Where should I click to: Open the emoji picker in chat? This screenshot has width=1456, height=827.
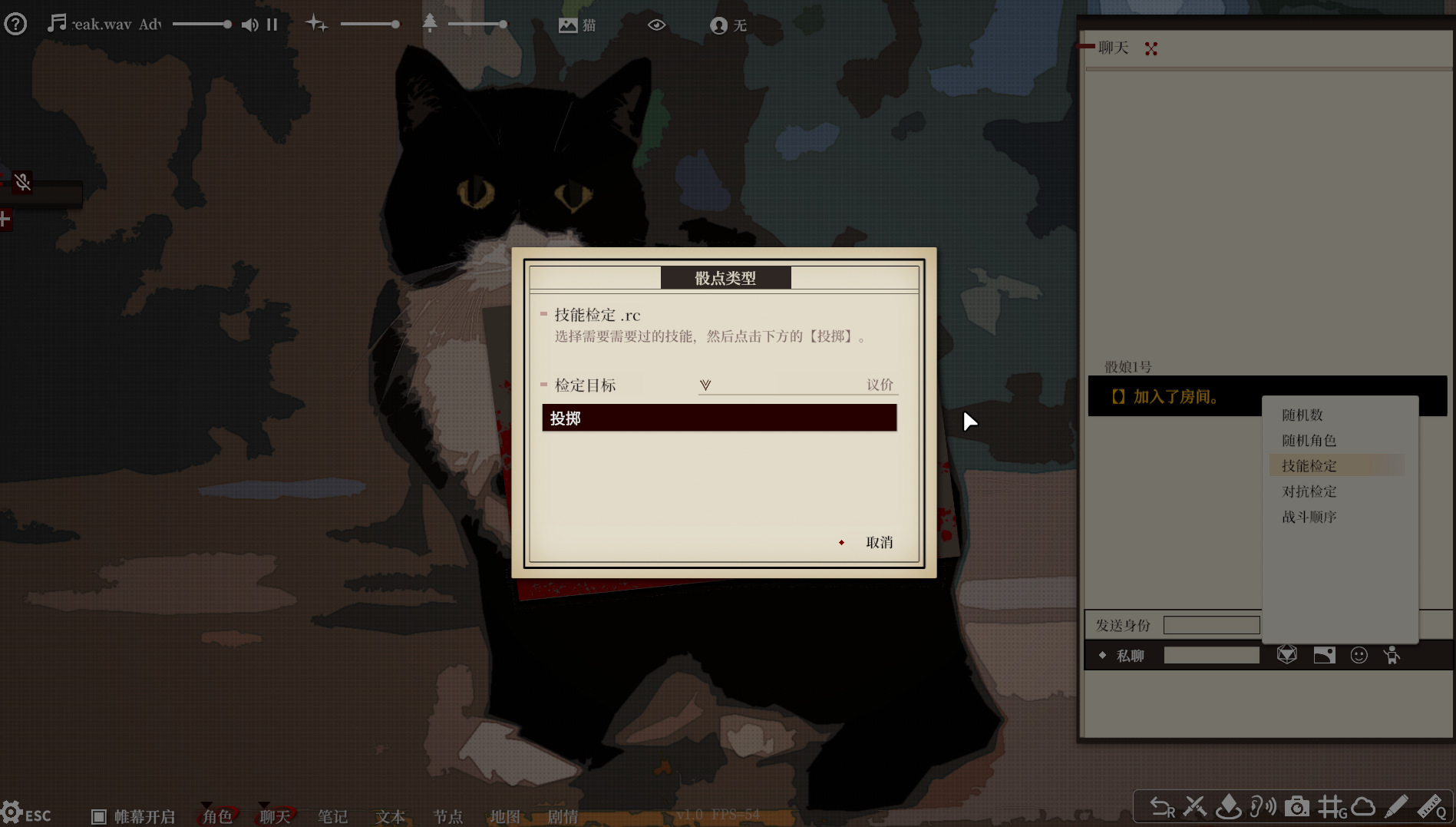(x=1359, y=654)
